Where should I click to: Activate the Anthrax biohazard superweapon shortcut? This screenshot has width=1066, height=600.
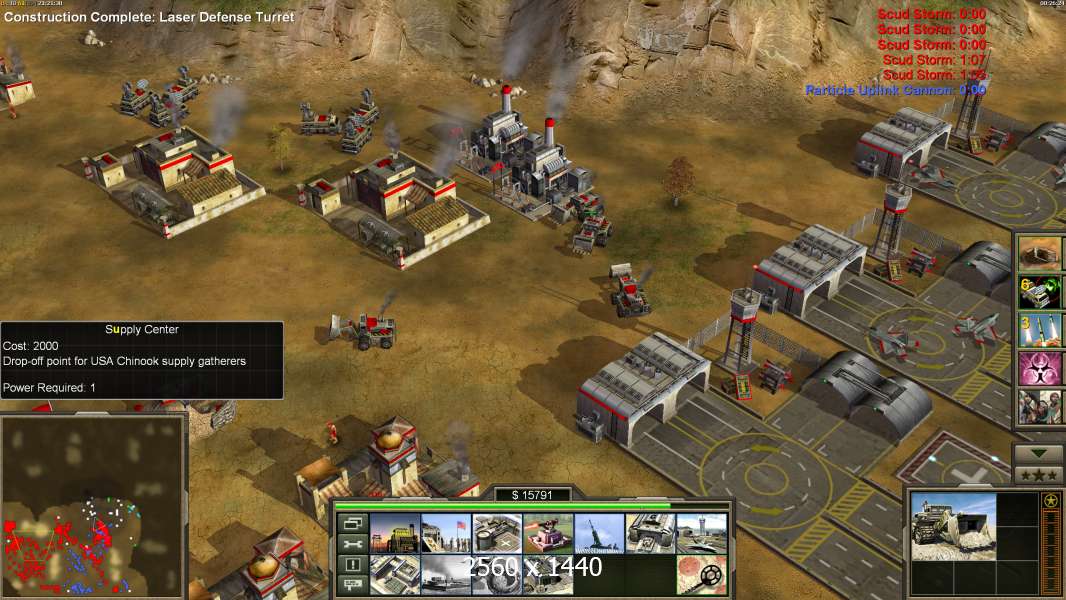[1041, 368]
